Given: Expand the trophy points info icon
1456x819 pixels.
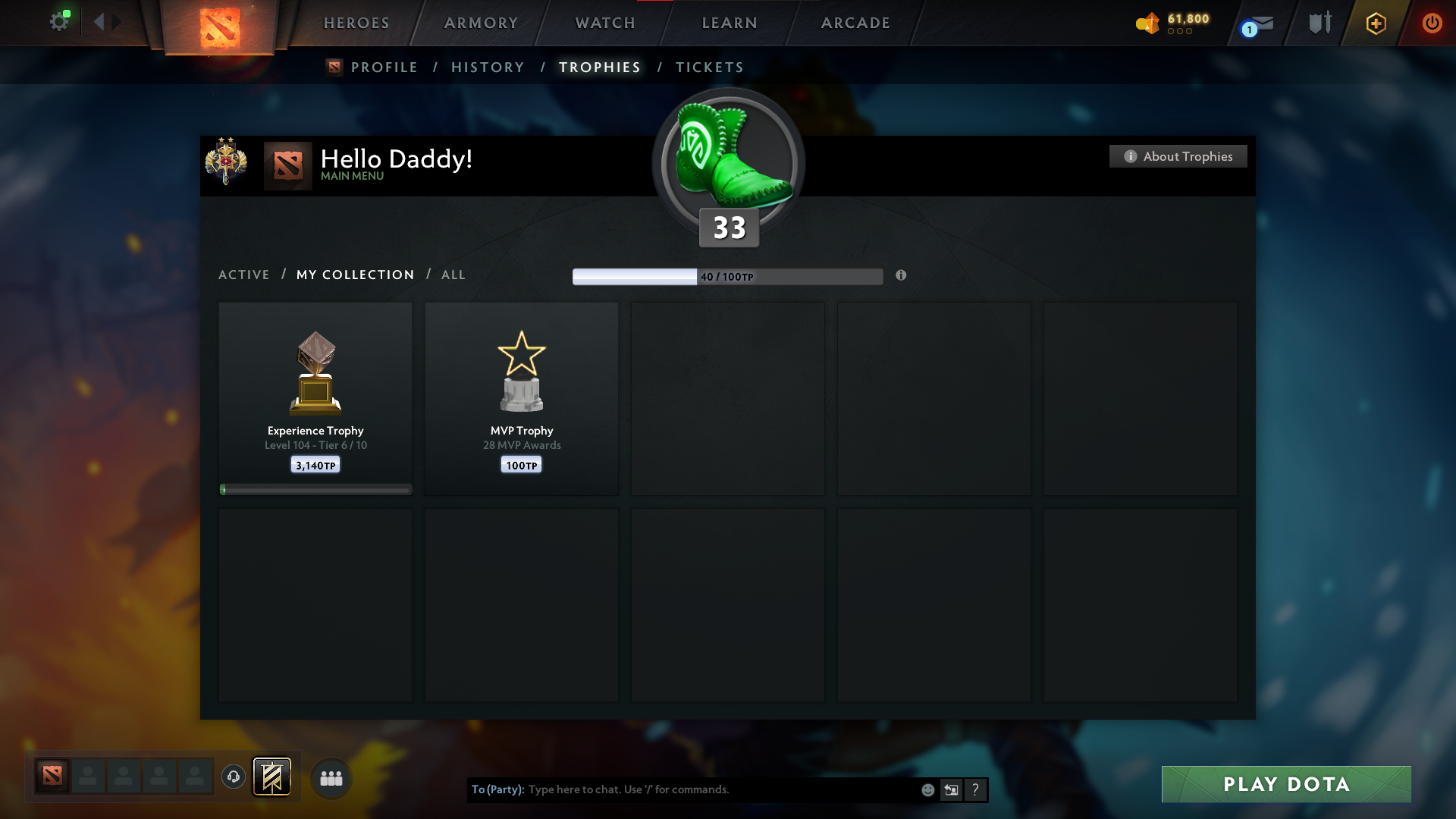Looking at the screenshot, I should pos(902,276).
